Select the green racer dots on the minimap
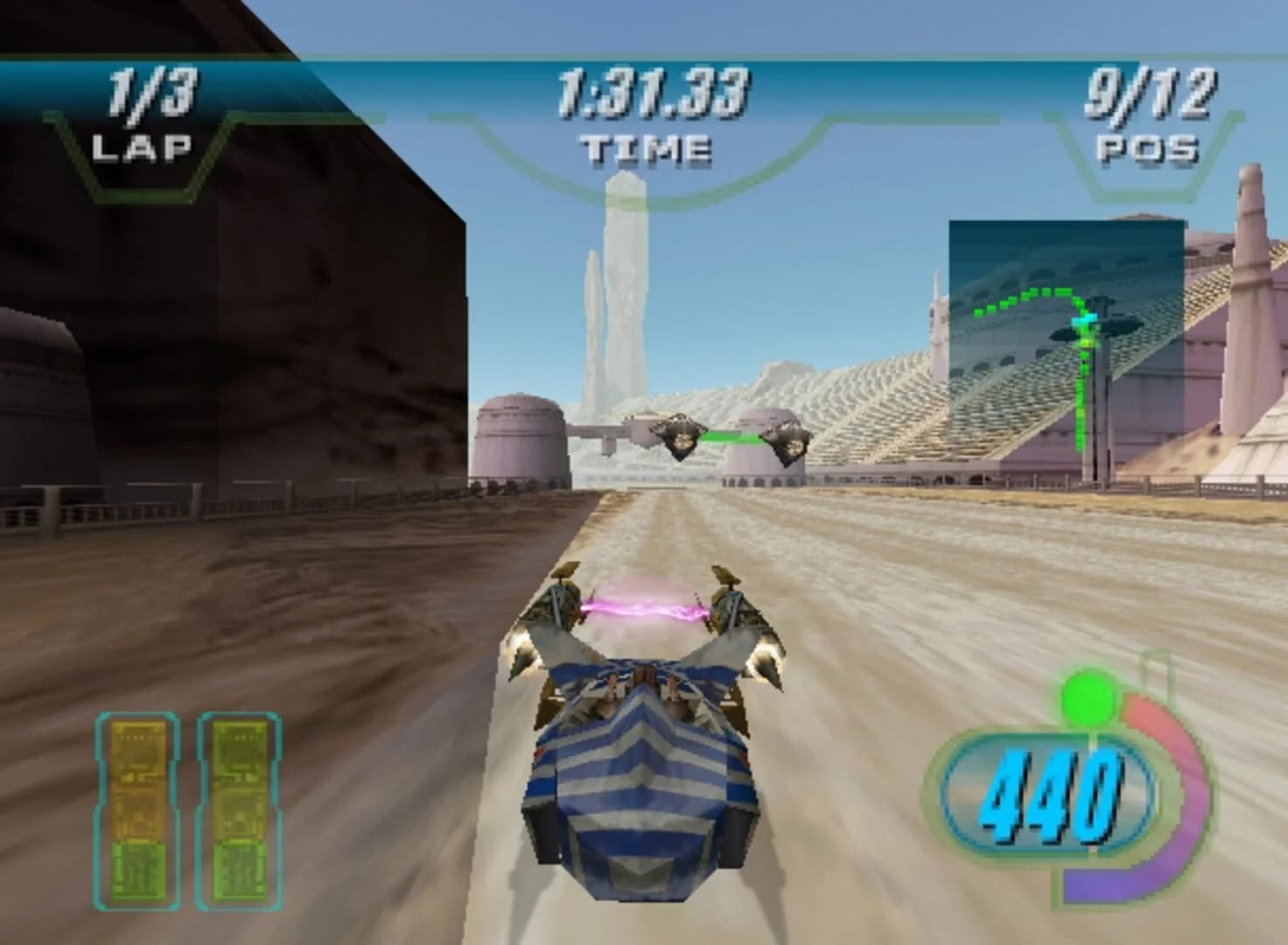Screen dimensions: 1288x945 pyautogui.click(x=1024, y=297)
